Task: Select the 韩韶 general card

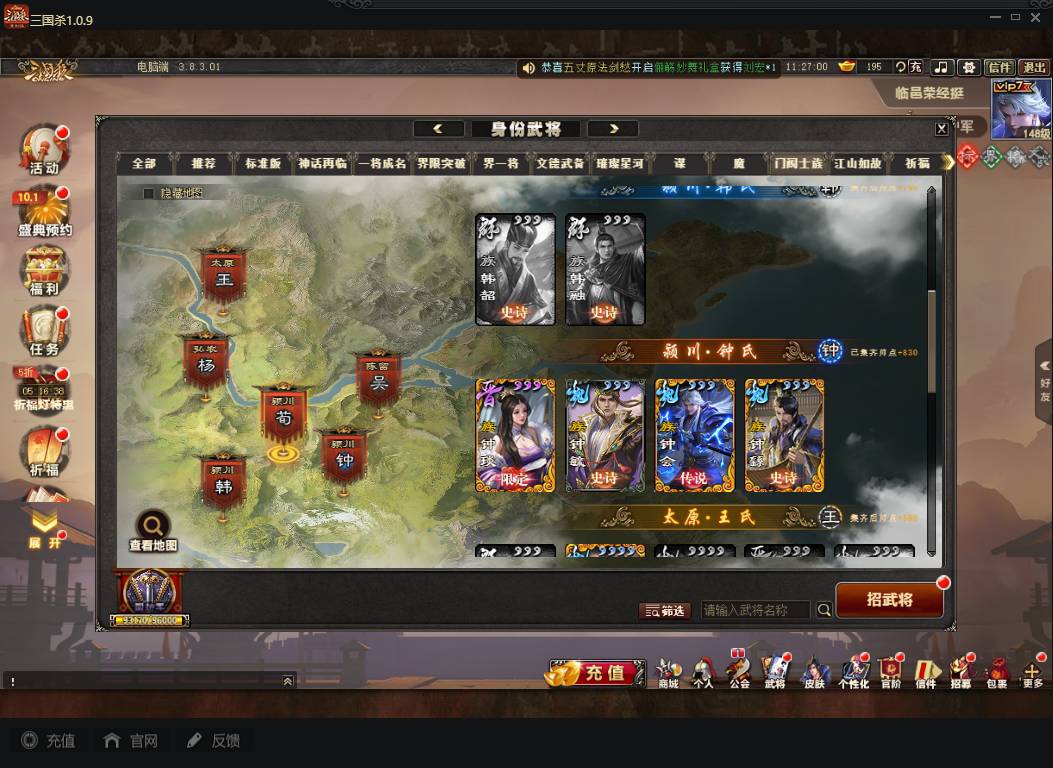Action: (515, 270)
